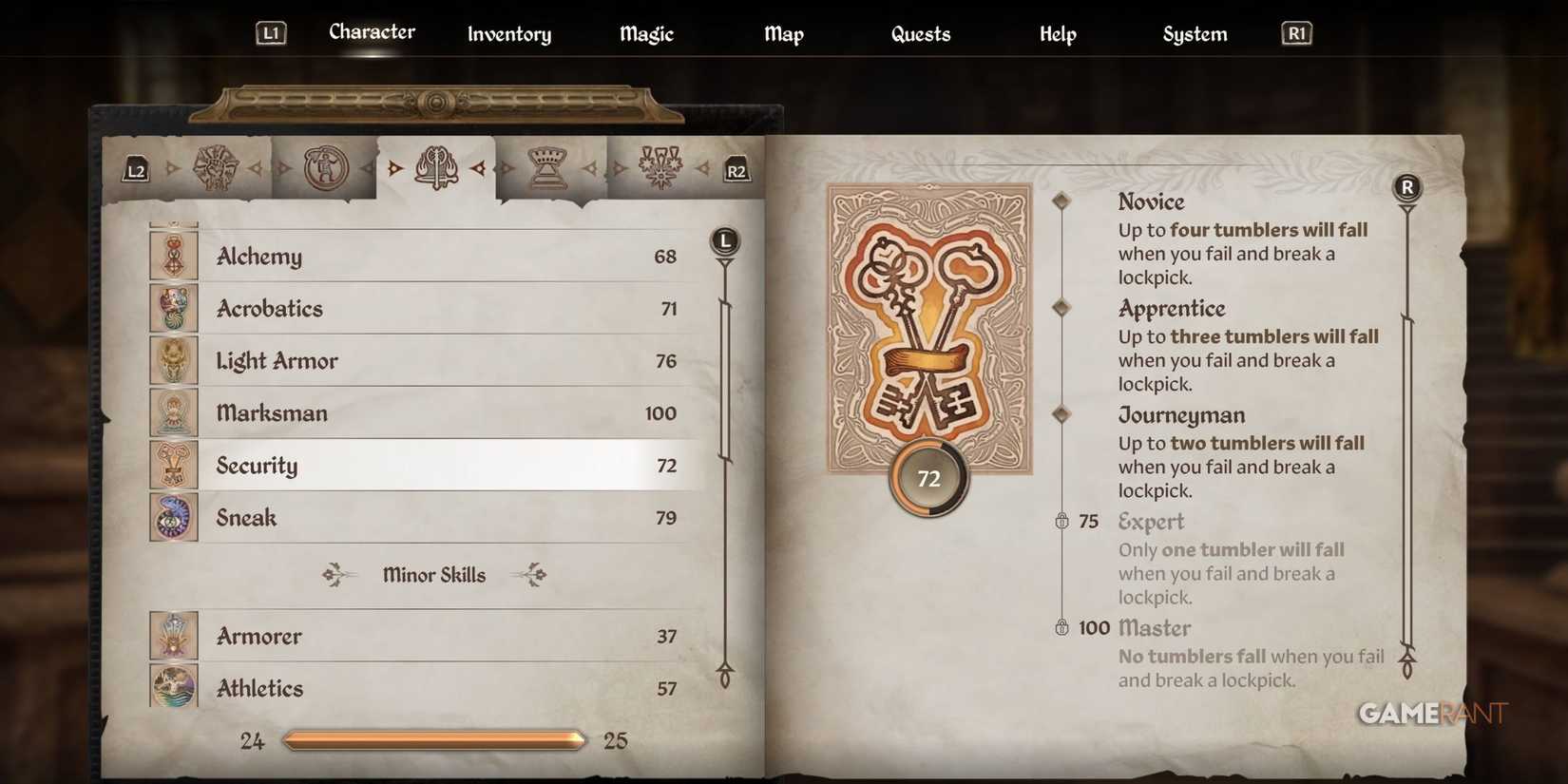Click the level 24 progress bar
The height and width of the screenshot is (784, 1568).
pos(434,739)
